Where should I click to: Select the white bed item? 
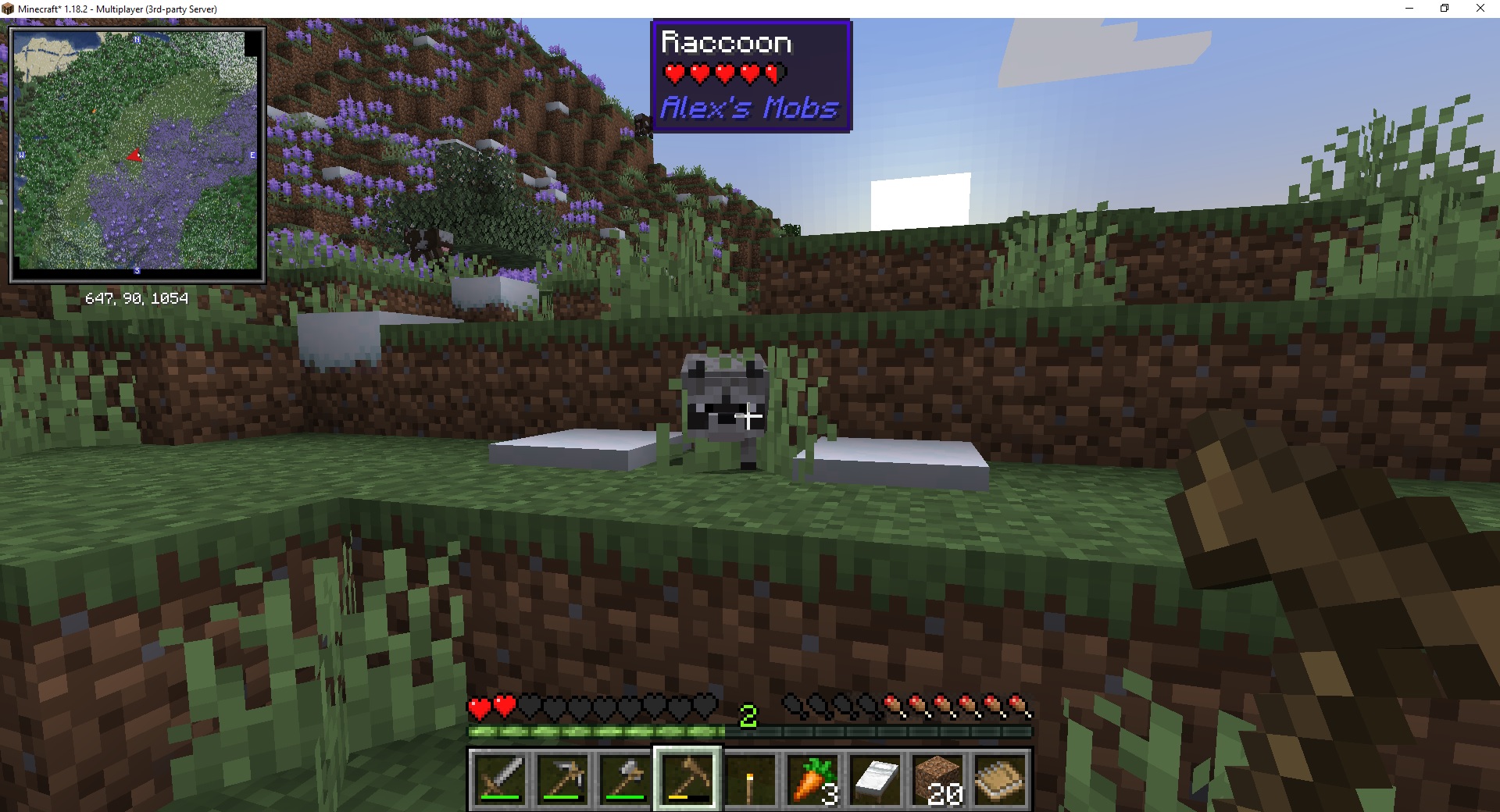pos(873,778)
